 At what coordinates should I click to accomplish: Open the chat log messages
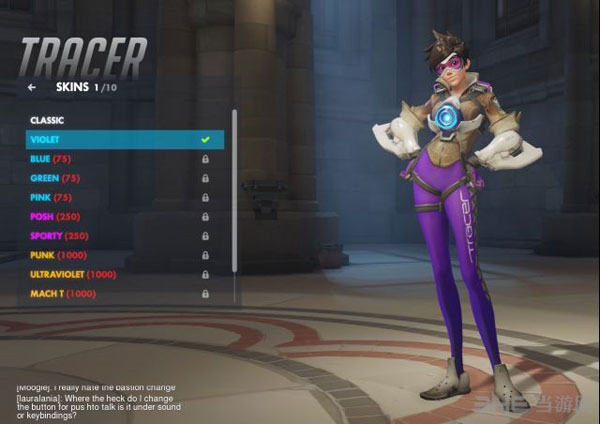[x=120, y=400]
